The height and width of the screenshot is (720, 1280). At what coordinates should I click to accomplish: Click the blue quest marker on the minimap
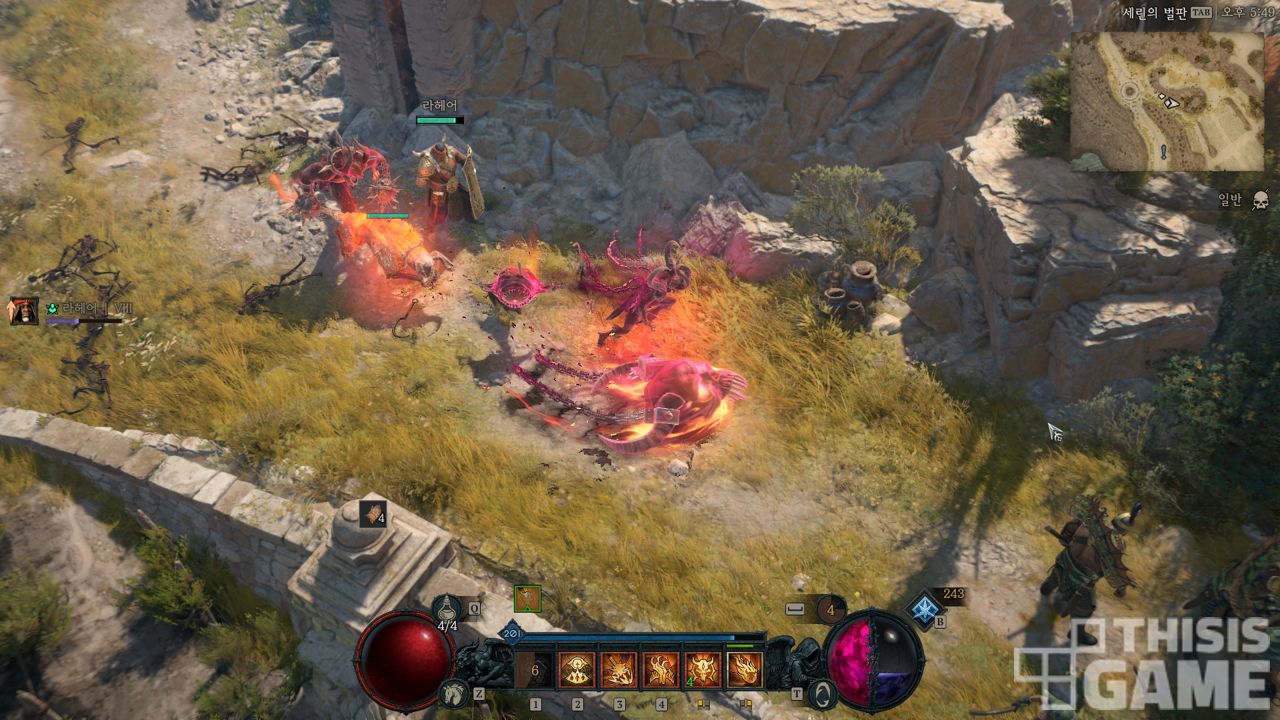pos(1163,152)
